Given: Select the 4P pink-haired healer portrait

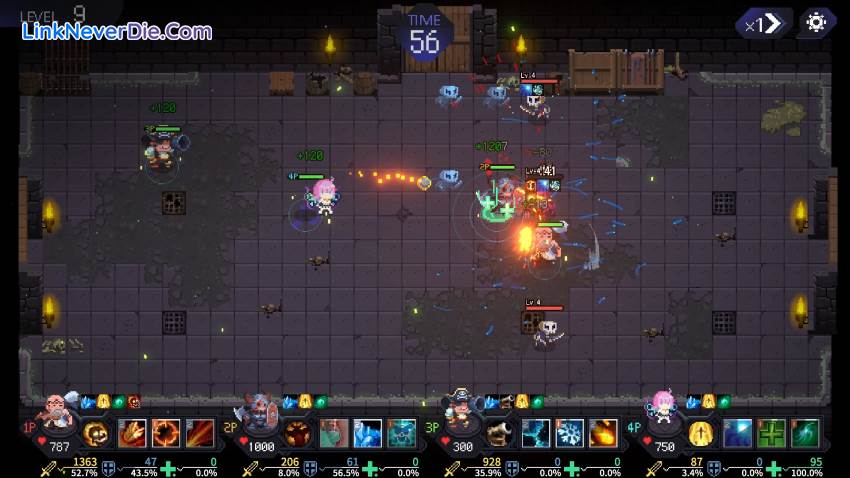Looking at the screenshot, I should coord(663,410).
